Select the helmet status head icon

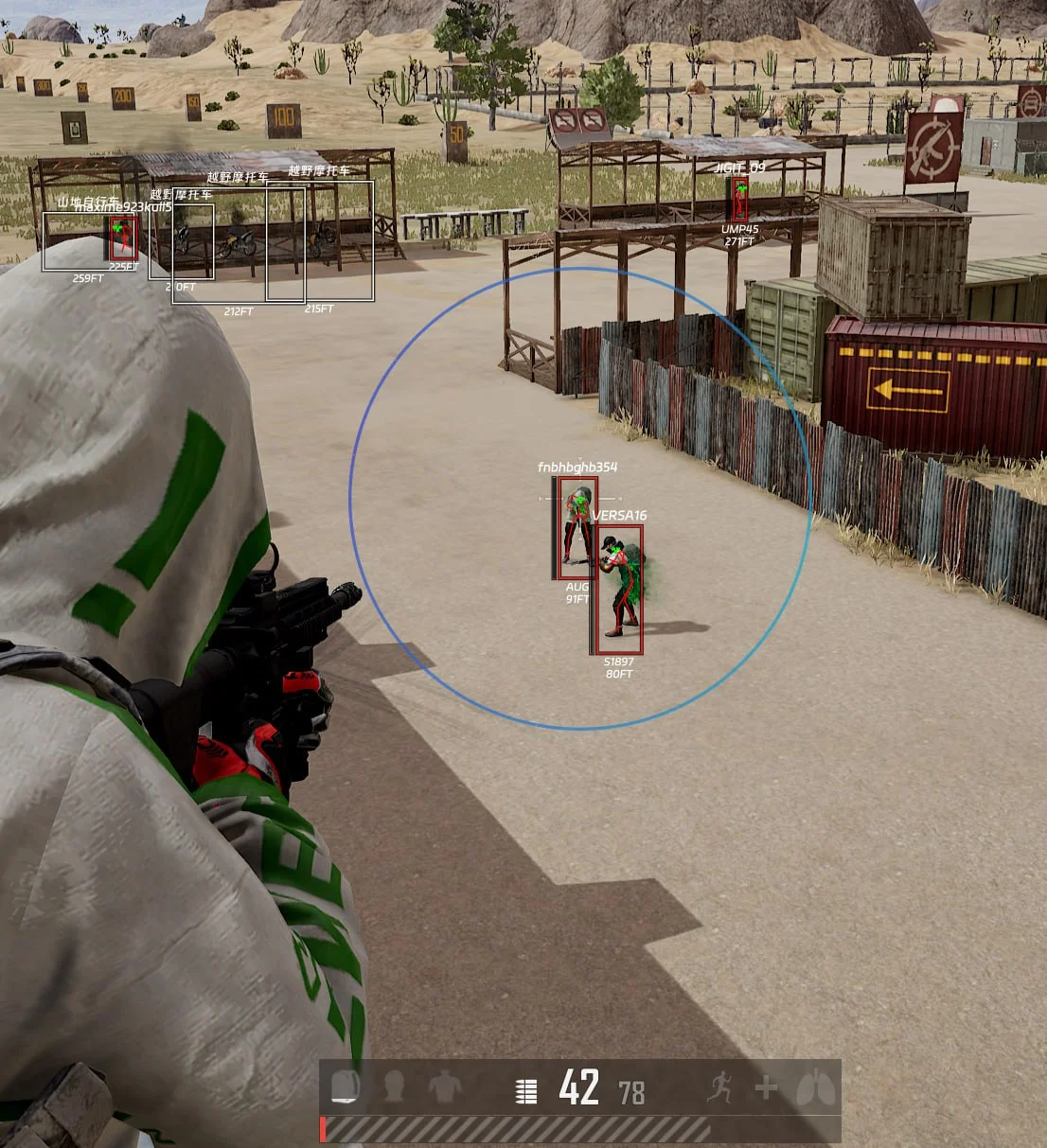(x=395, y=1087)
